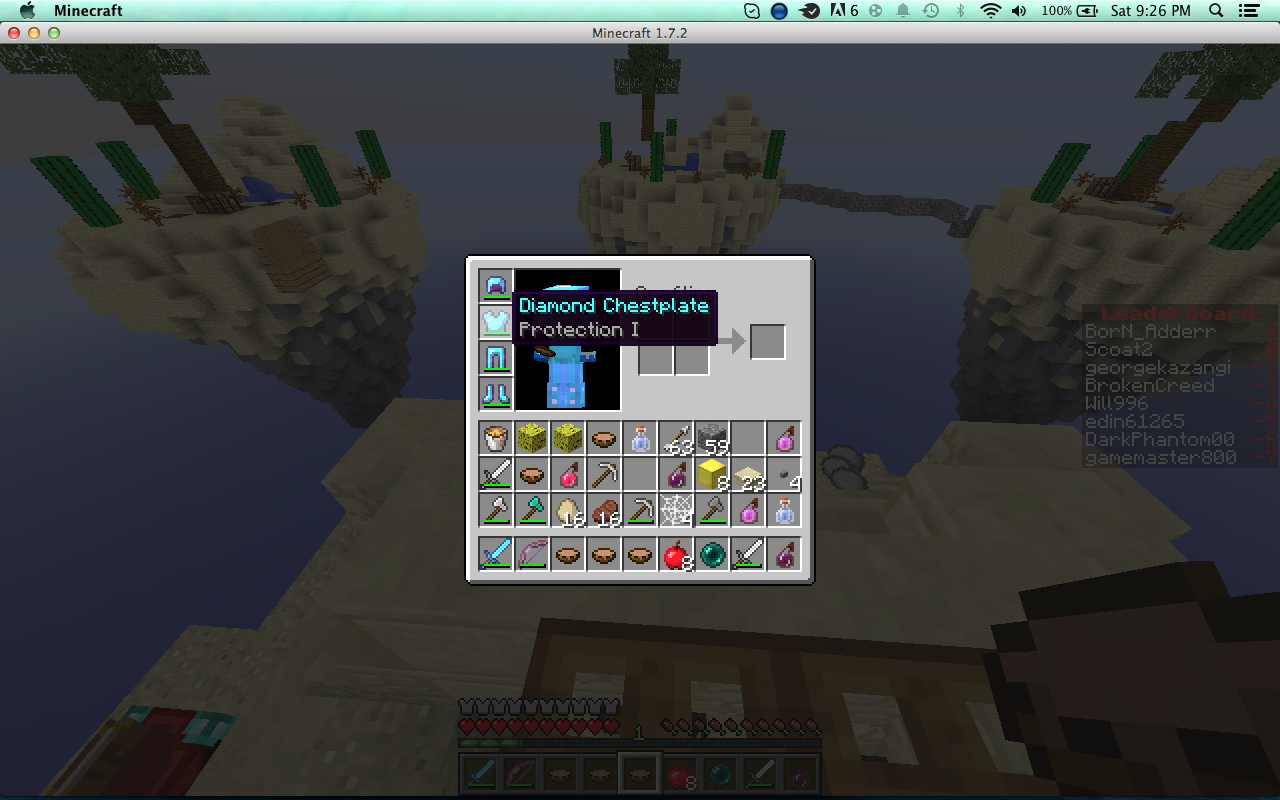The width and height of the screenshot is (1280, 800).
Task: Pick up the sandstone slab stack
Action: (x=748, y=474)
